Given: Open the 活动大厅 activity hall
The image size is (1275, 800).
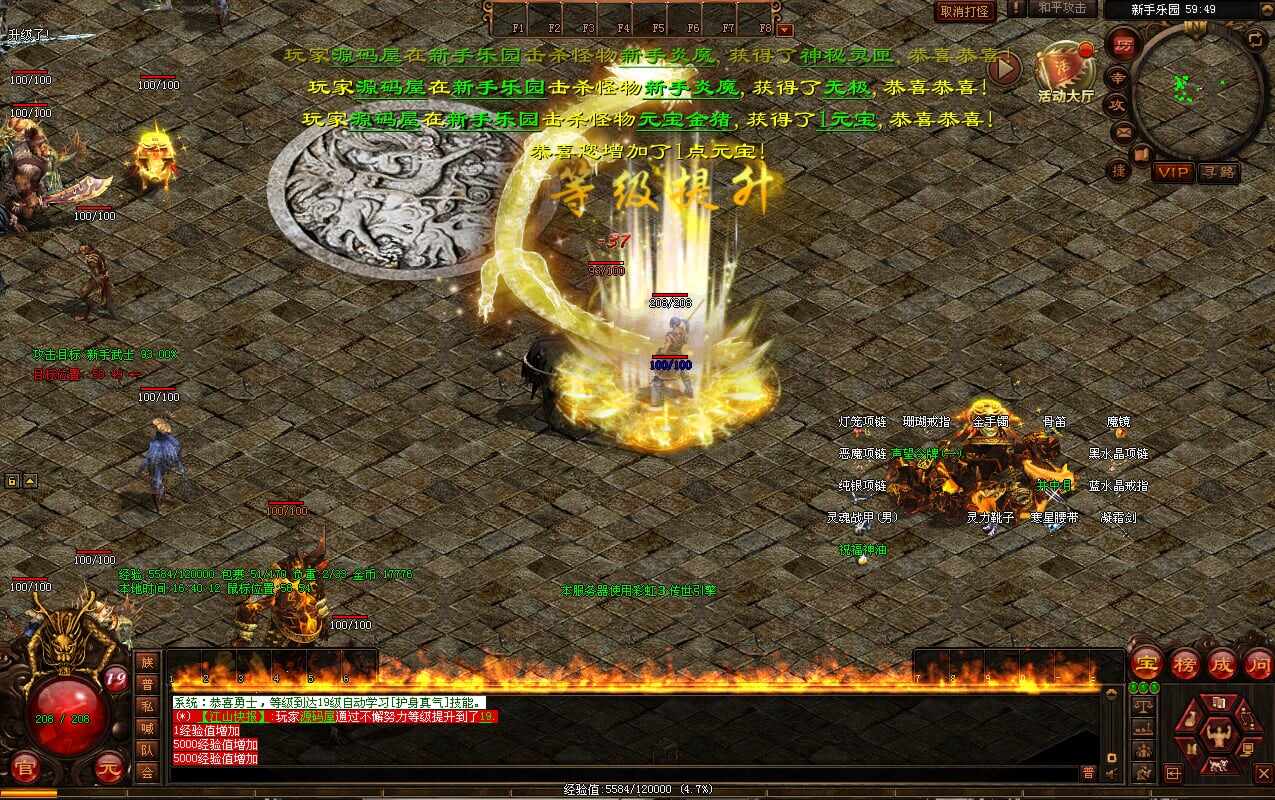Looking at the screenshot, I should (1064, 71).
